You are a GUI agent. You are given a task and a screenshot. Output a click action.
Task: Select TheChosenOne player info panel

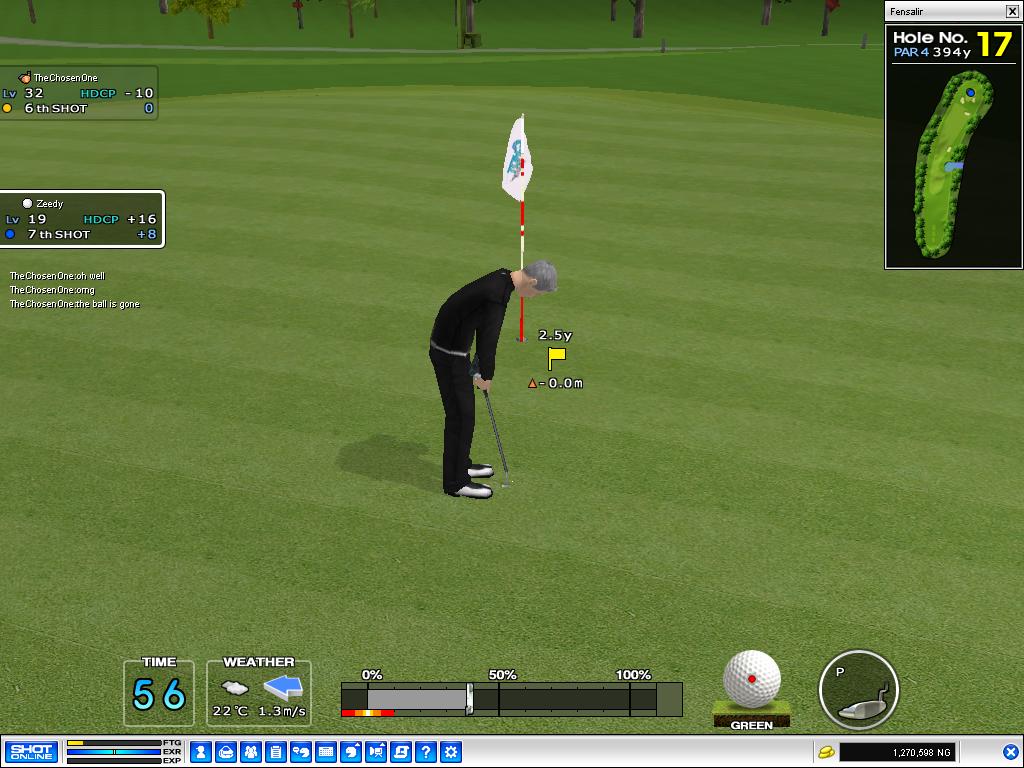point(79,93)
